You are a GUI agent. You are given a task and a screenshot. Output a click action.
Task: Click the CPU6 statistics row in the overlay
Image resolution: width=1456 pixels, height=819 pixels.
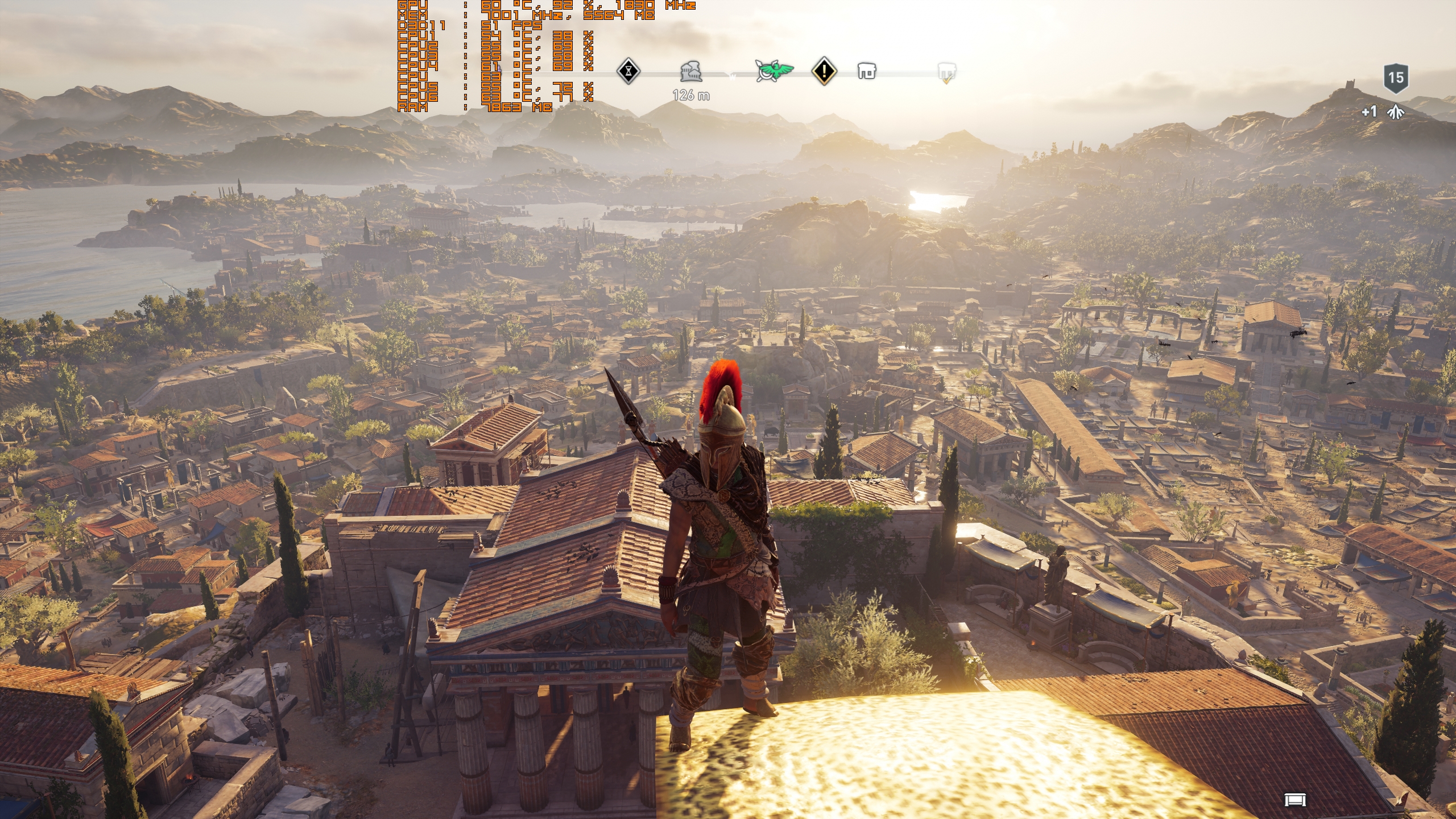pos(455,98)
